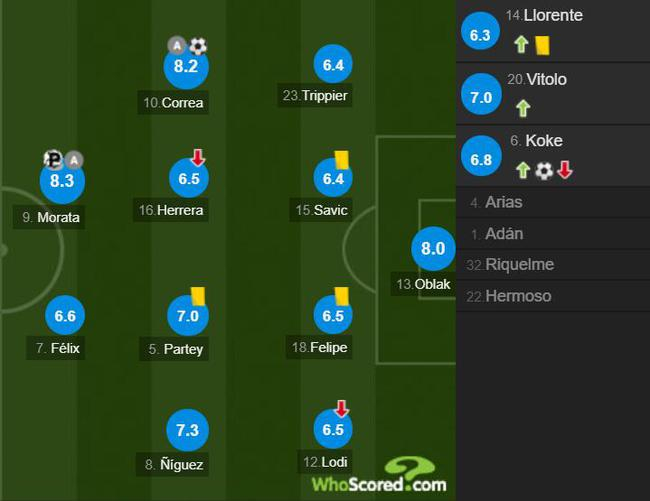Select Ñíguez's 7.3 rating circle

pos(187,430)
